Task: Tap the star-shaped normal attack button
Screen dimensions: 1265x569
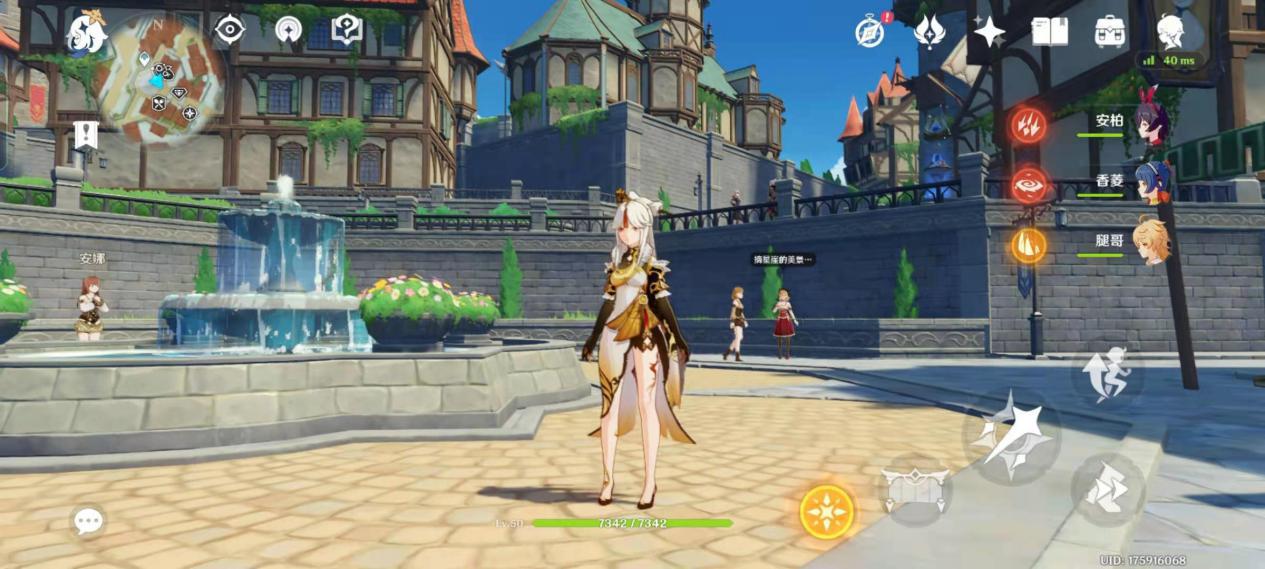Action: [1011, 436]
